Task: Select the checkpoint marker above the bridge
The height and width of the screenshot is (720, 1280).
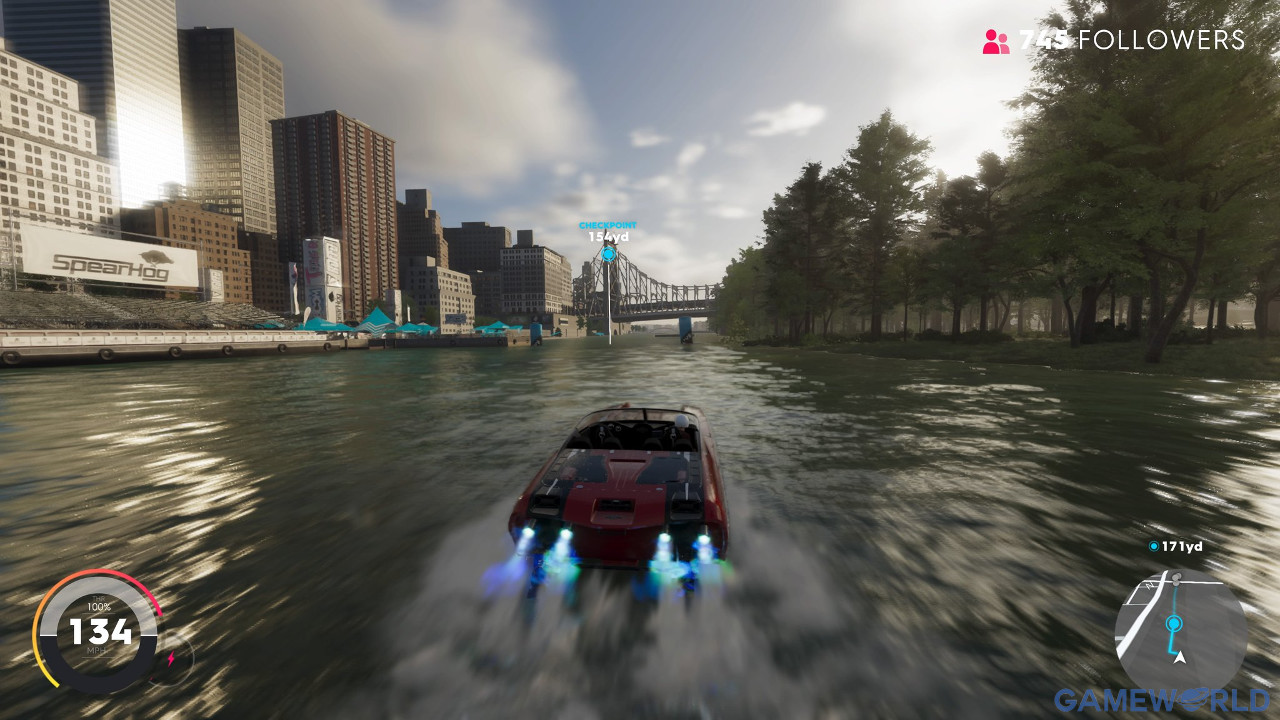Action: [608, 256]
